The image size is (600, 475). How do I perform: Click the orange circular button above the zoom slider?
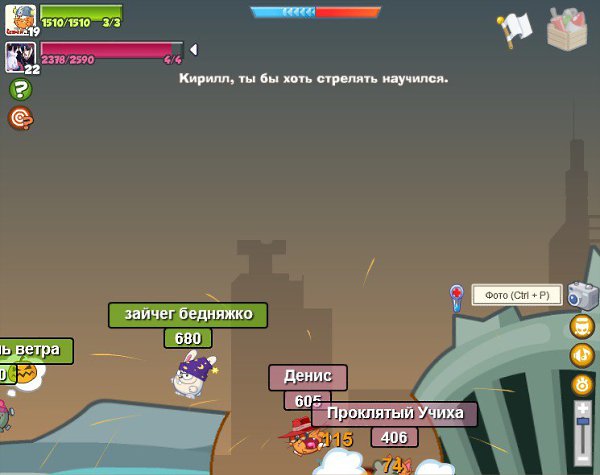click(x=582, y=384)
